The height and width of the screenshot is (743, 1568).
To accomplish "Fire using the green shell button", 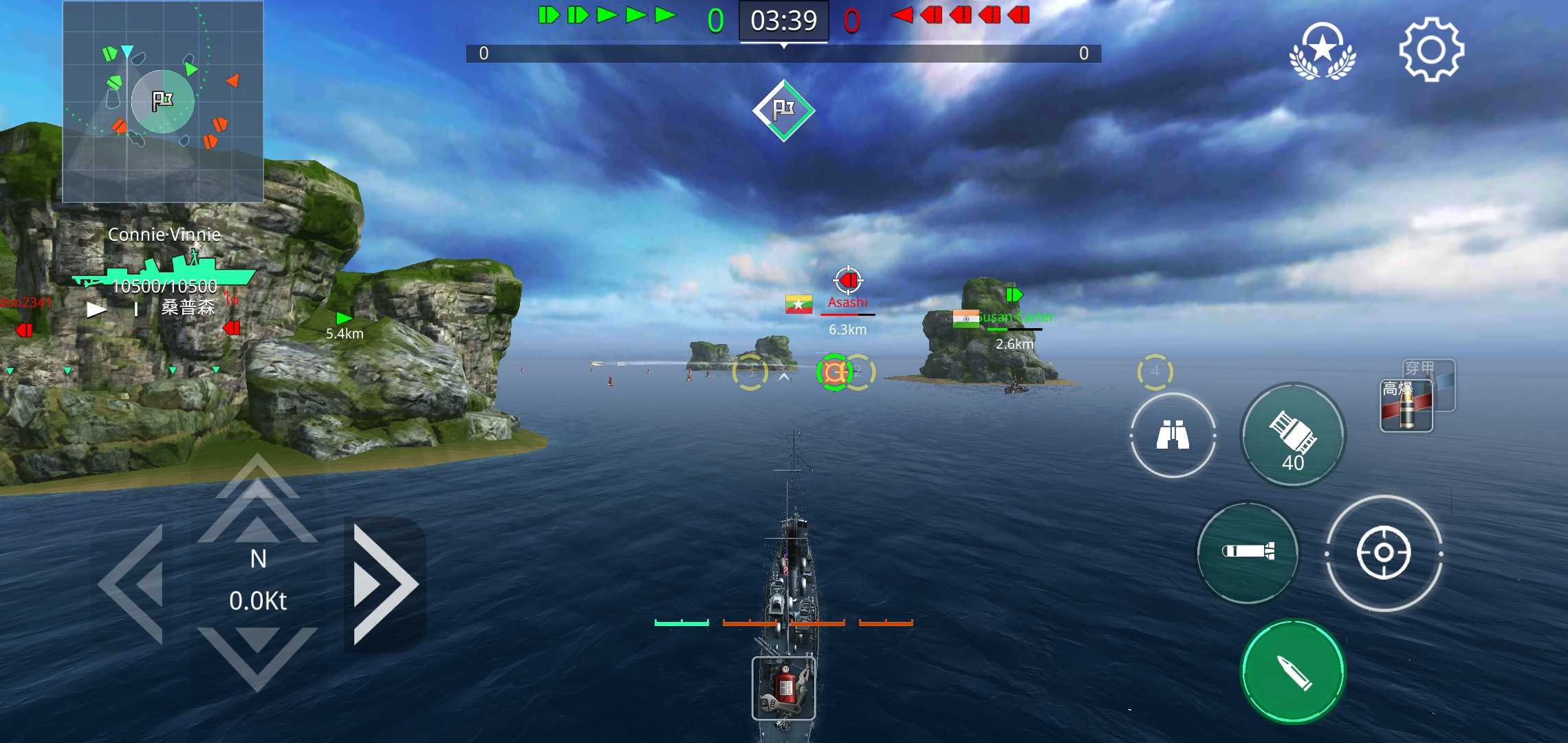I will (1292, 671).
